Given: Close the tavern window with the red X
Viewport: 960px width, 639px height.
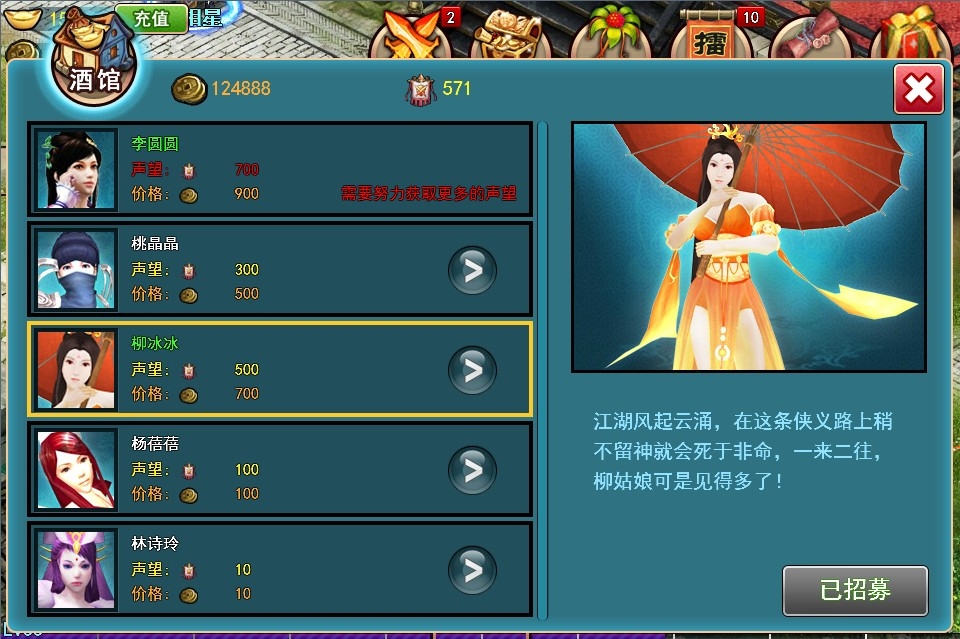Looking at the screenshot, I should [x=918, y=90].
